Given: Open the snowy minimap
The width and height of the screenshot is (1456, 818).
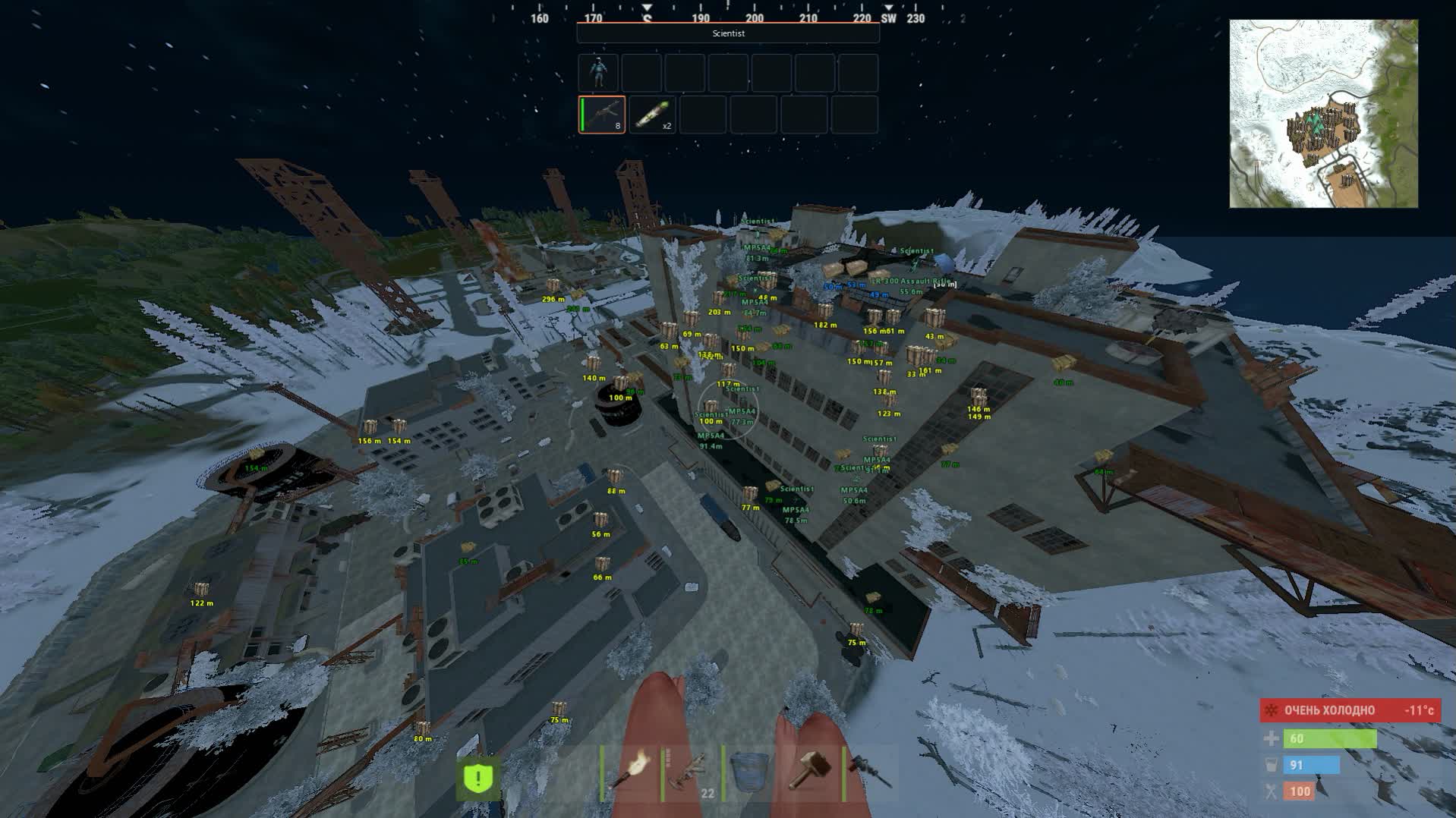Looking at the screenshot, I should coord(1323,114).
